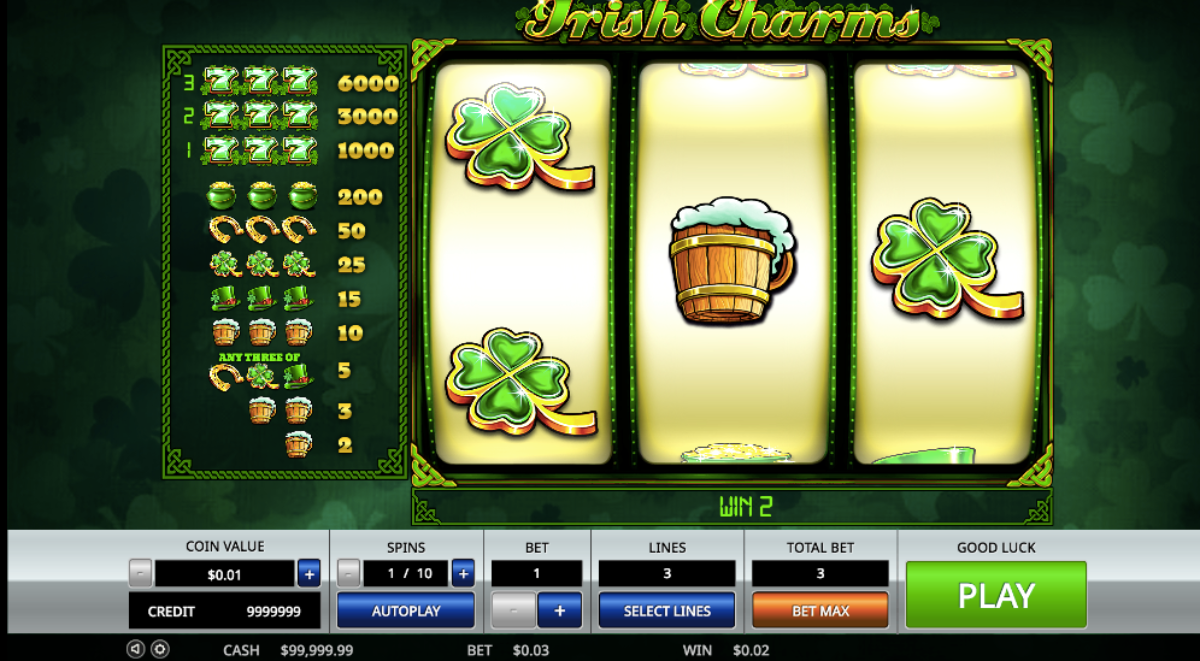Lower the number of spins with minus

click(x=348, y=573)
